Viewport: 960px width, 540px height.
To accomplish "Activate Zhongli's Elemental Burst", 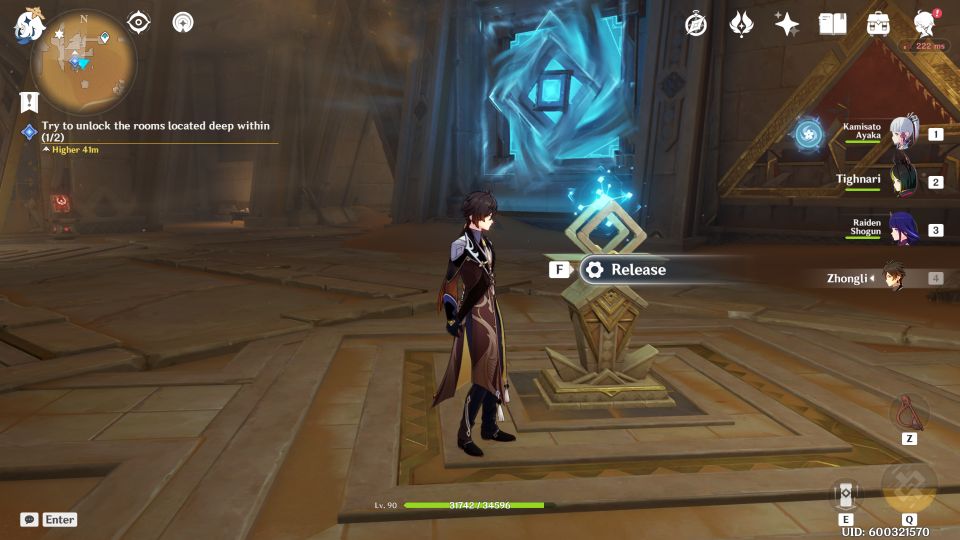I will click(909, 489).
